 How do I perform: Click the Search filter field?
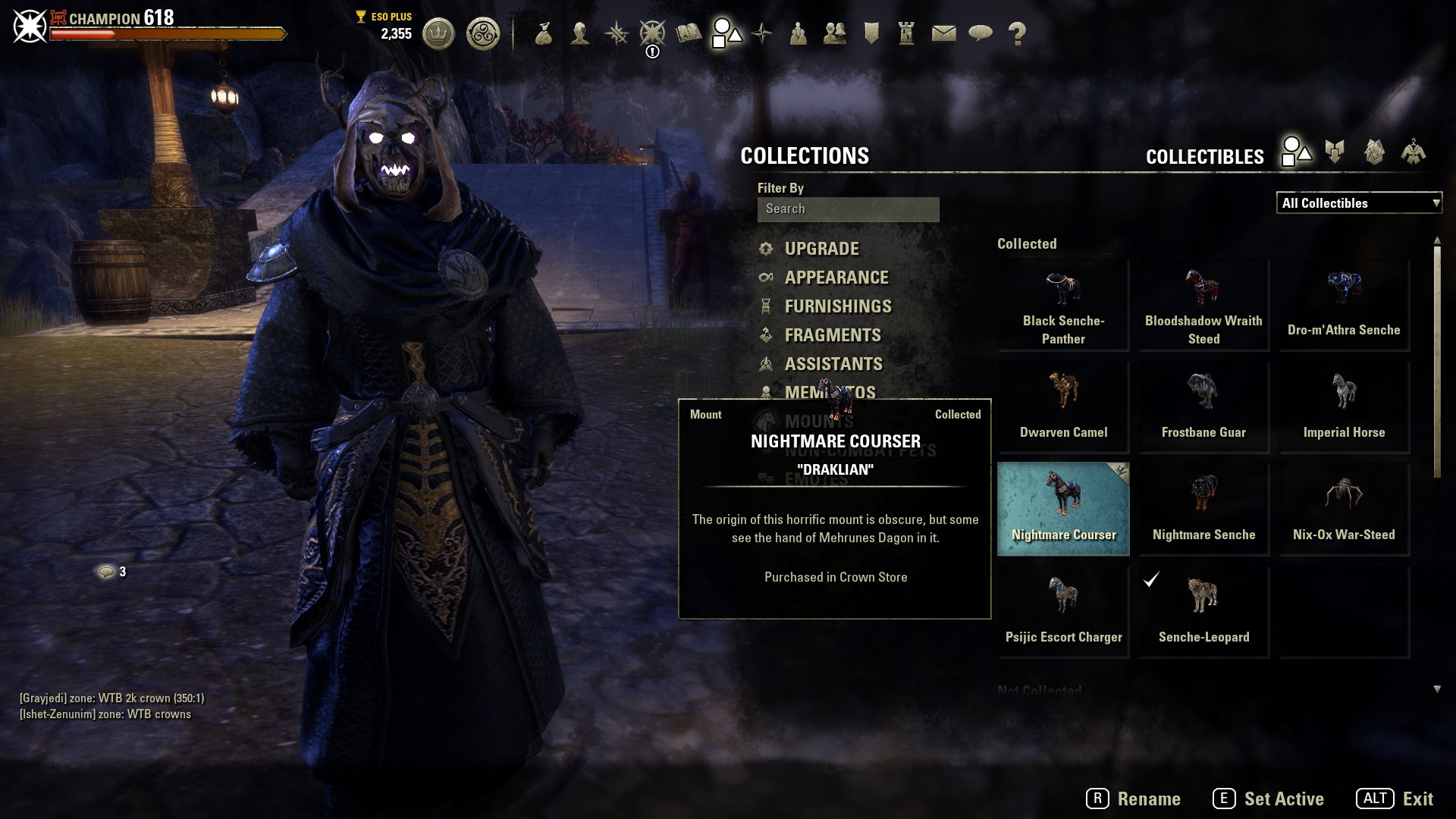click(848, 209)
